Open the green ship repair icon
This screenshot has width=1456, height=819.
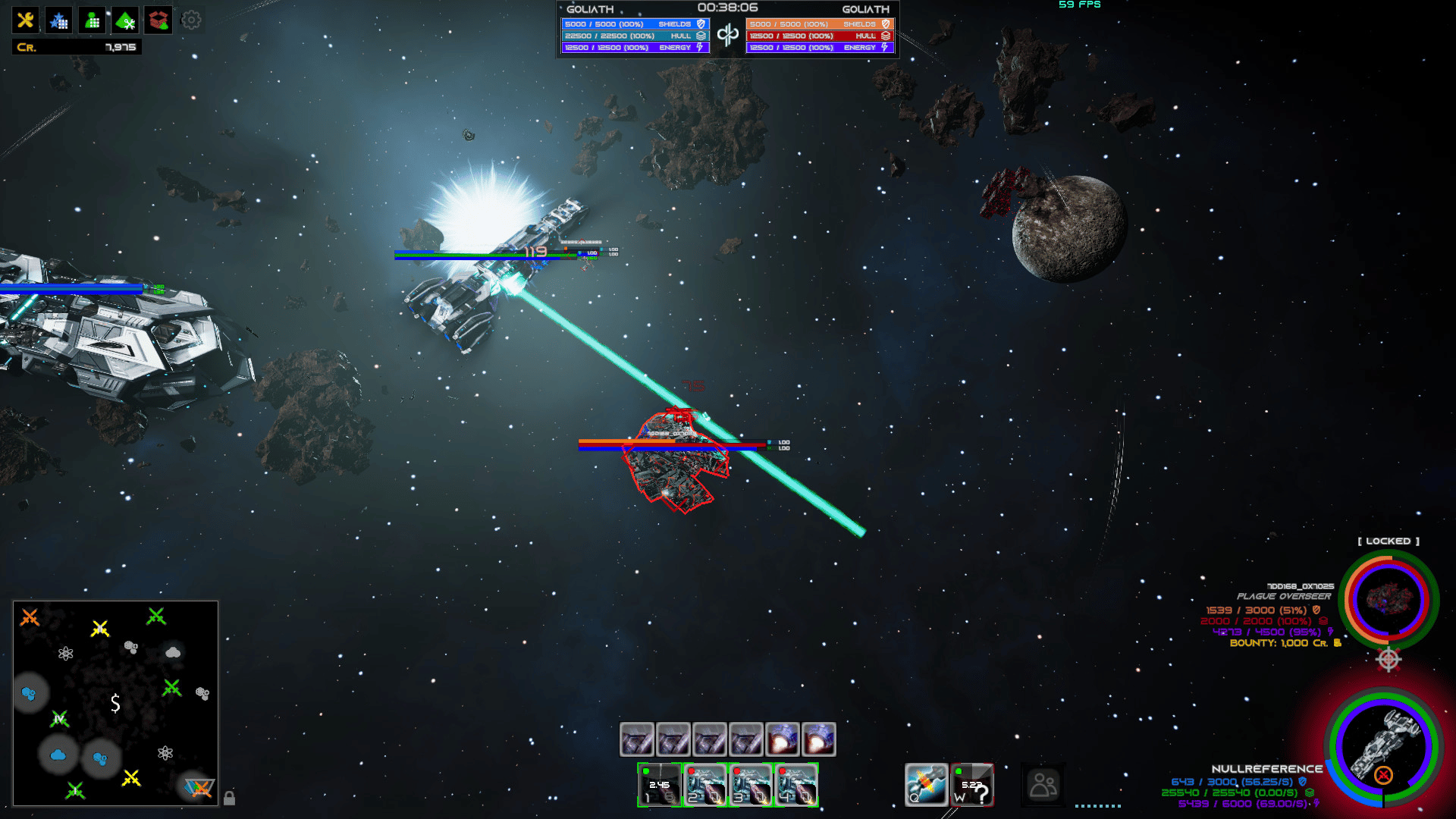coord(126,20)
